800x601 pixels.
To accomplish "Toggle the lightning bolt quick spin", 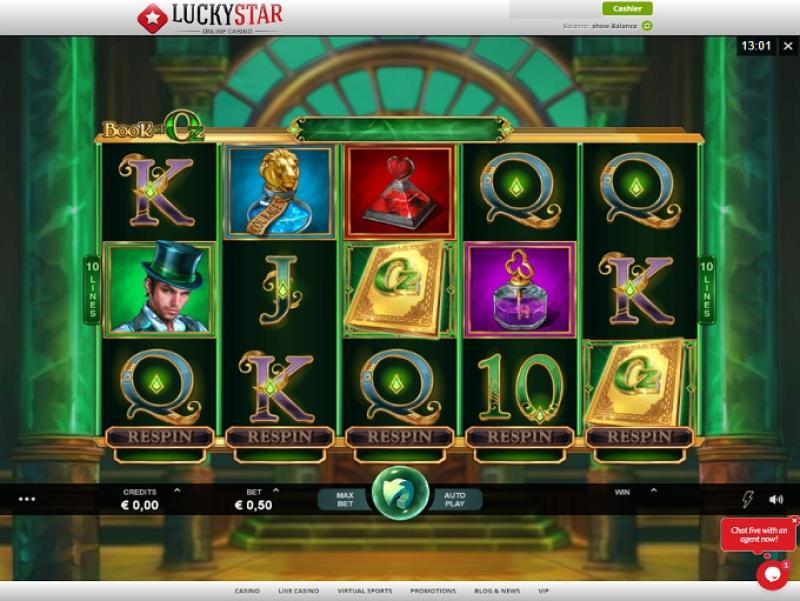I will click(x=747, y=499).
